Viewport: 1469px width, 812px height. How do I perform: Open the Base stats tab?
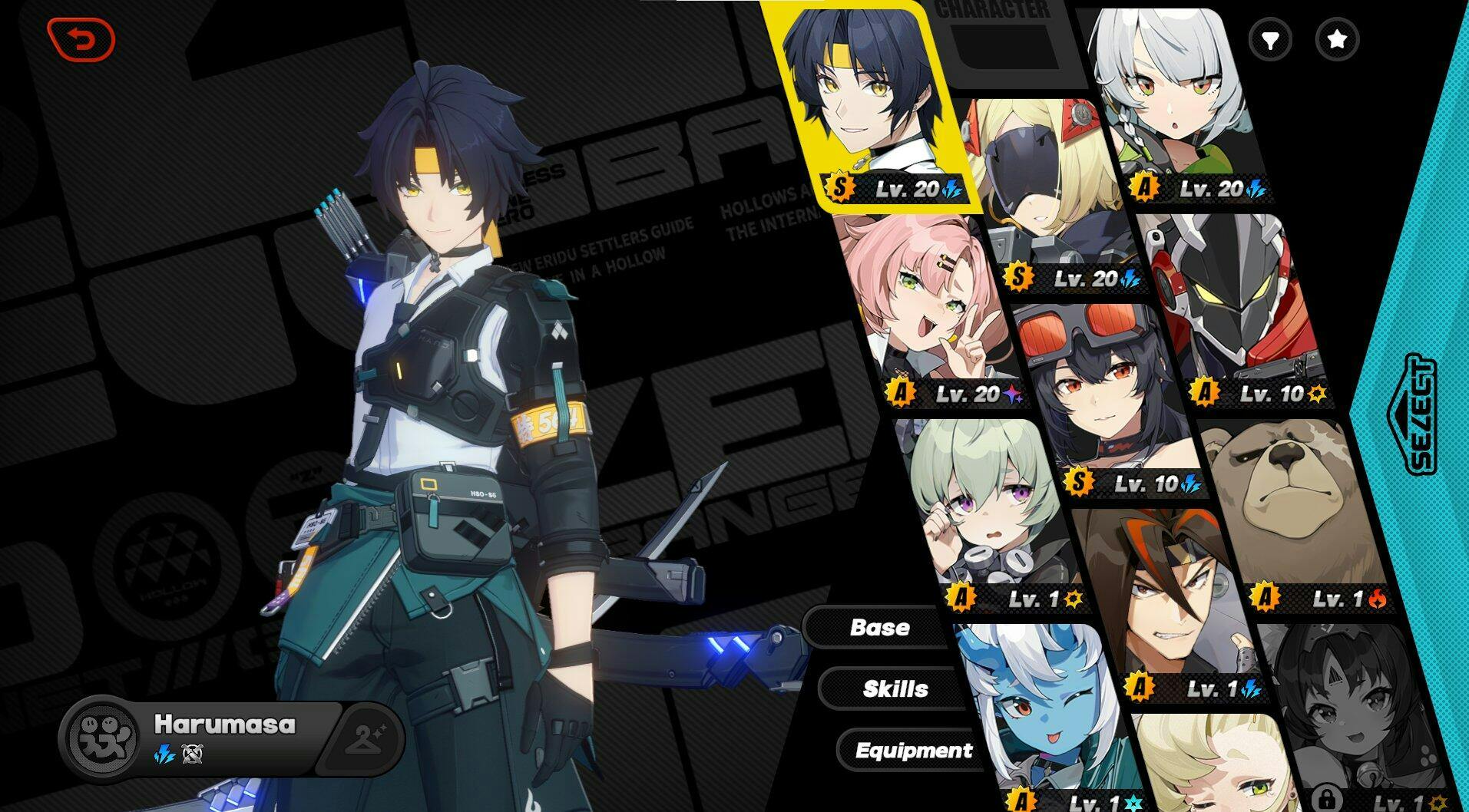pyautogui.click(x=879, y=628)
